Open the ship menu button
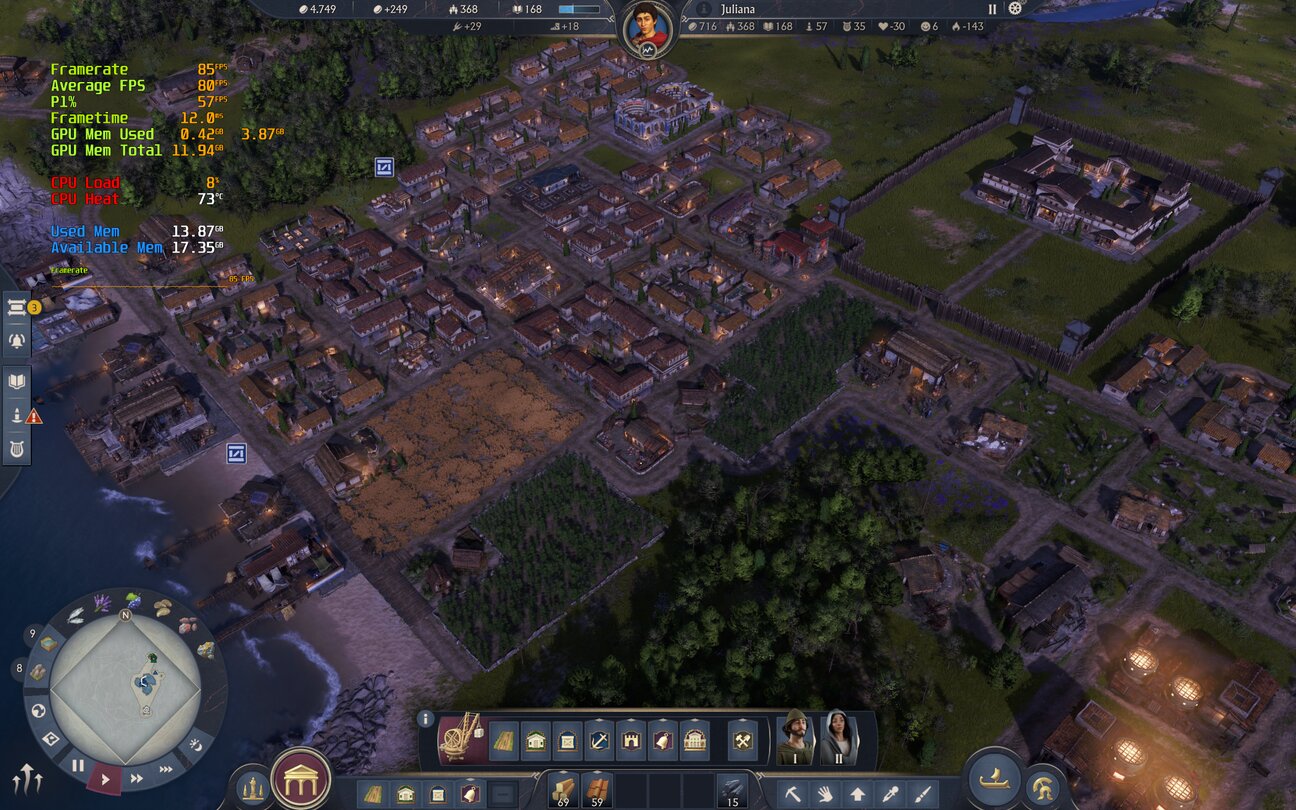This screenshot has height=810, width=1296. tap(994, 779)
